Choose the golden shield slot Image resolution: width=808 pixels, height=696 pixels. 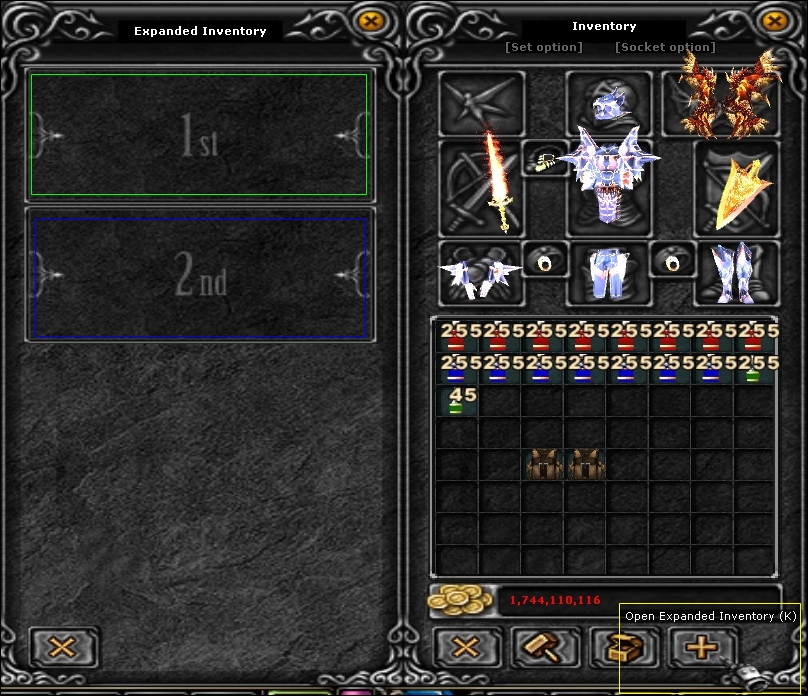pyautogui.click(x=737, y=192)
